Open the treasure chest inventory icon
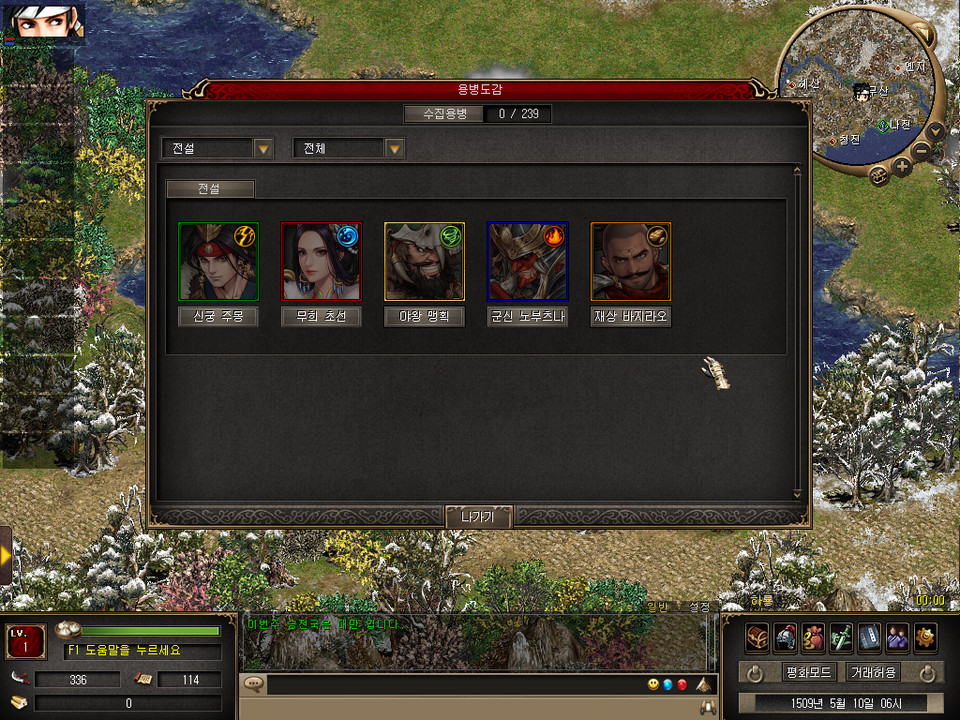The image size is (960, 720). coord(757,636)
